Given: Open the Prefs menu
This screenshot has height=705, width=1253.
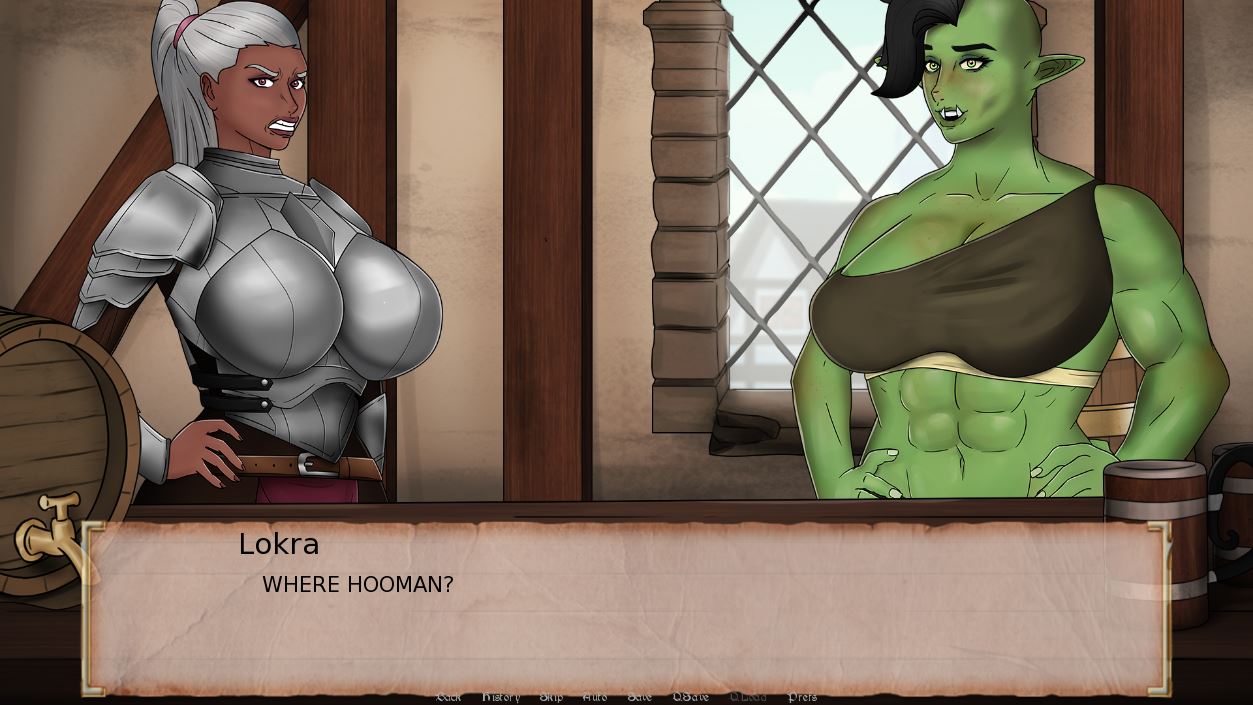Looking at the screenshot, I should coord(802,697).
